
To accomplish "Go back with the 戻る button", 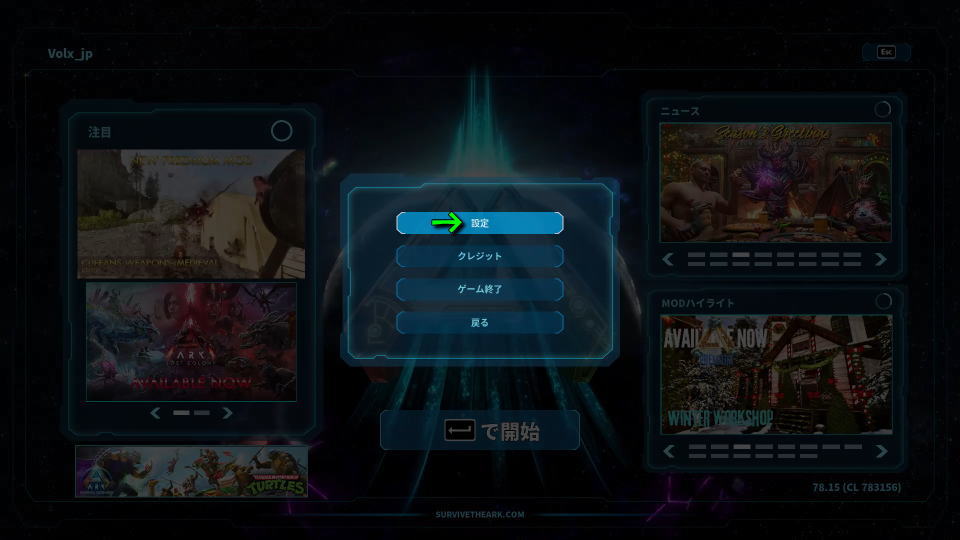I will 480,323.
